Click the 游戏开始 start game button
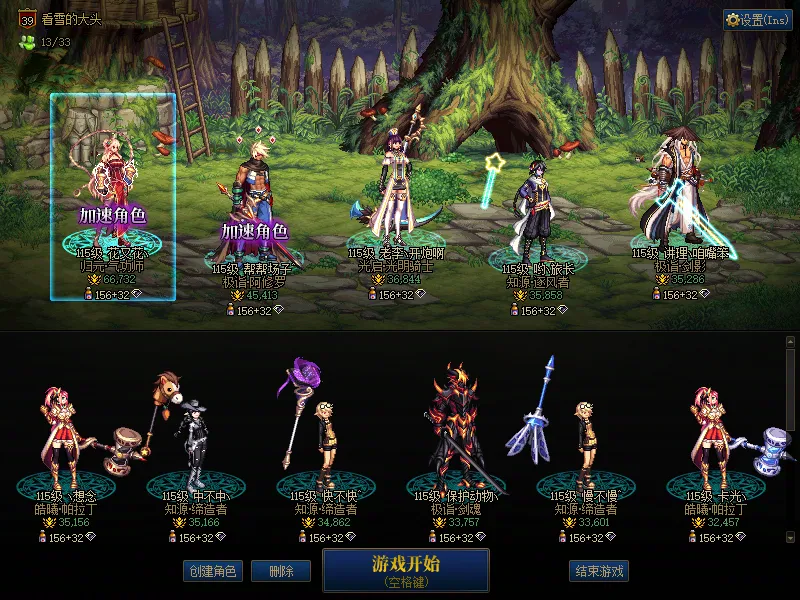Screen dimensions: 800x600 tap(405, 569)
